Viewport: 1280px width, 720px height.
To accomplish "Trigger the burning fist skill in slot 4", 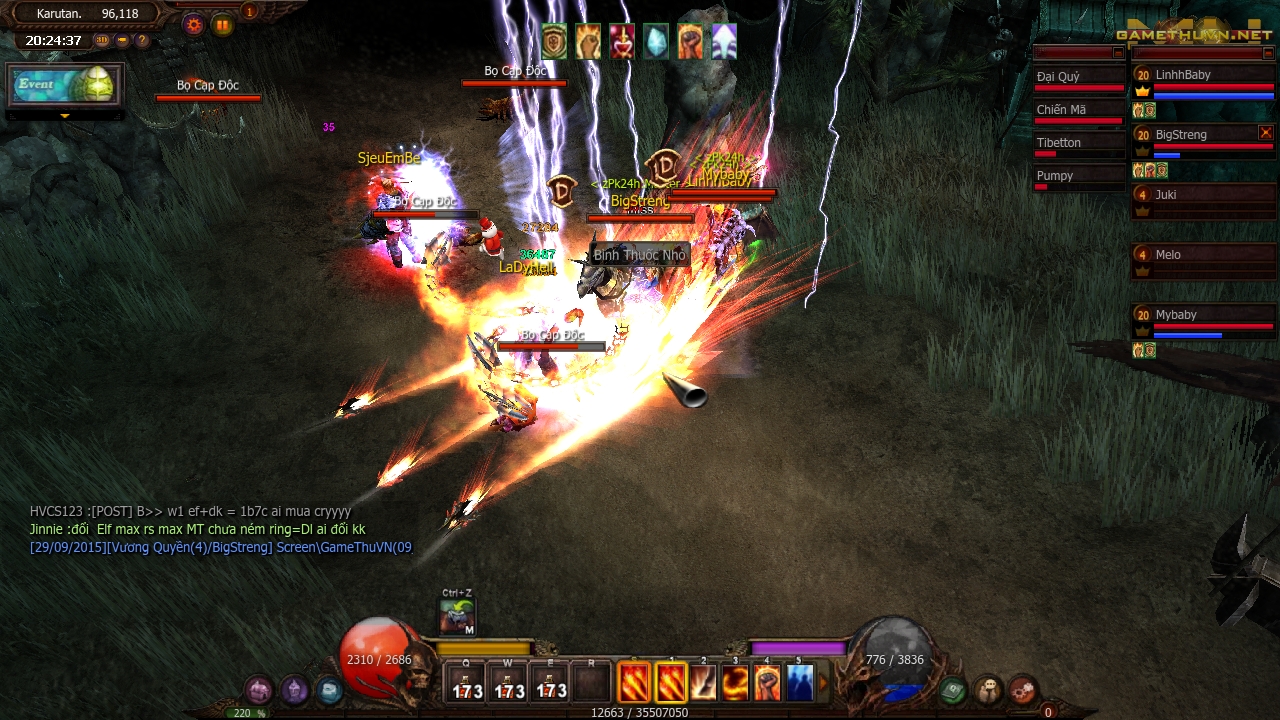I will (x=767, y=683).
